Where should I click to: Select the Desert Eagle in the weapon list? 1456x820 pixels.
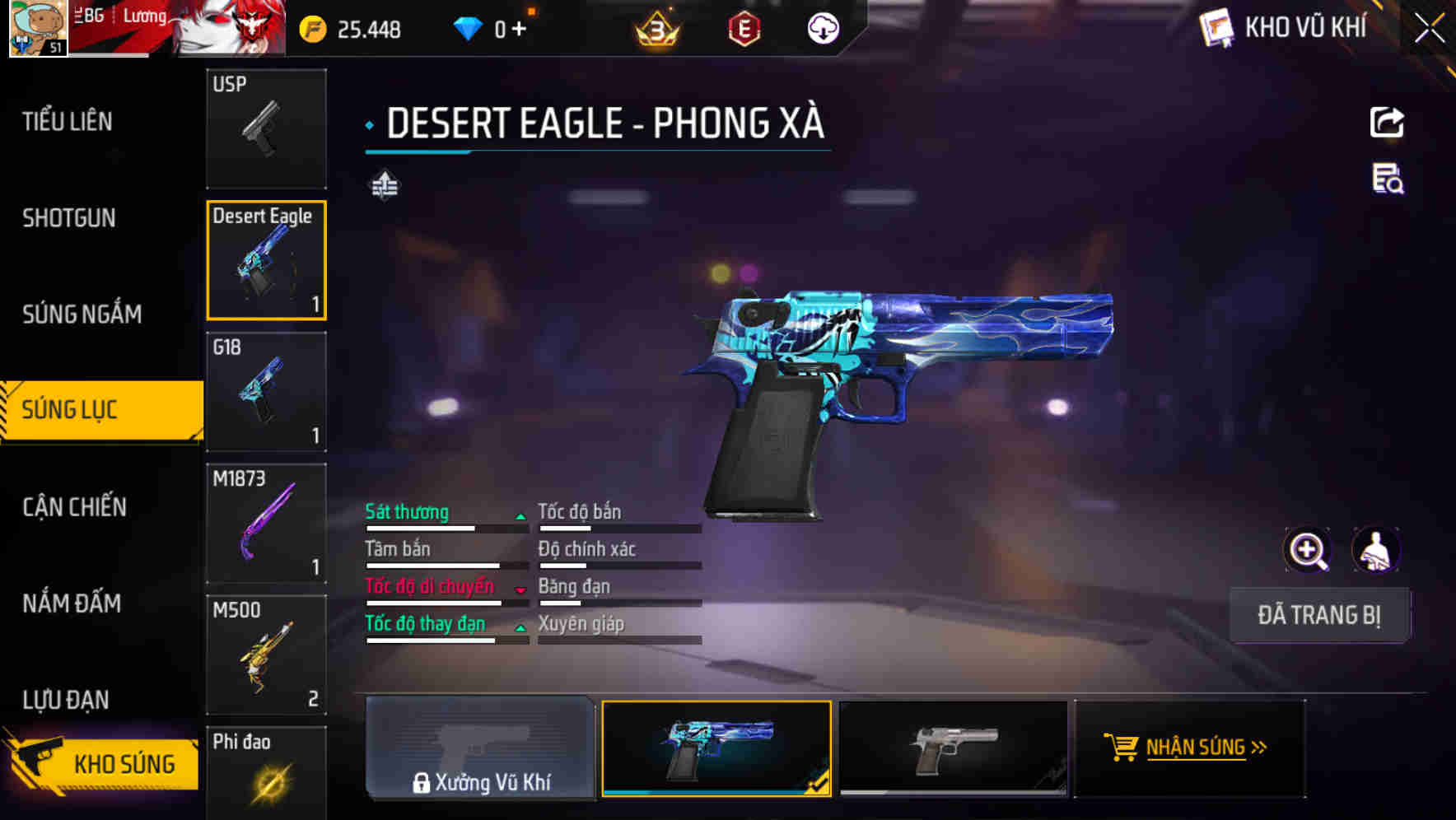point(267,260)
